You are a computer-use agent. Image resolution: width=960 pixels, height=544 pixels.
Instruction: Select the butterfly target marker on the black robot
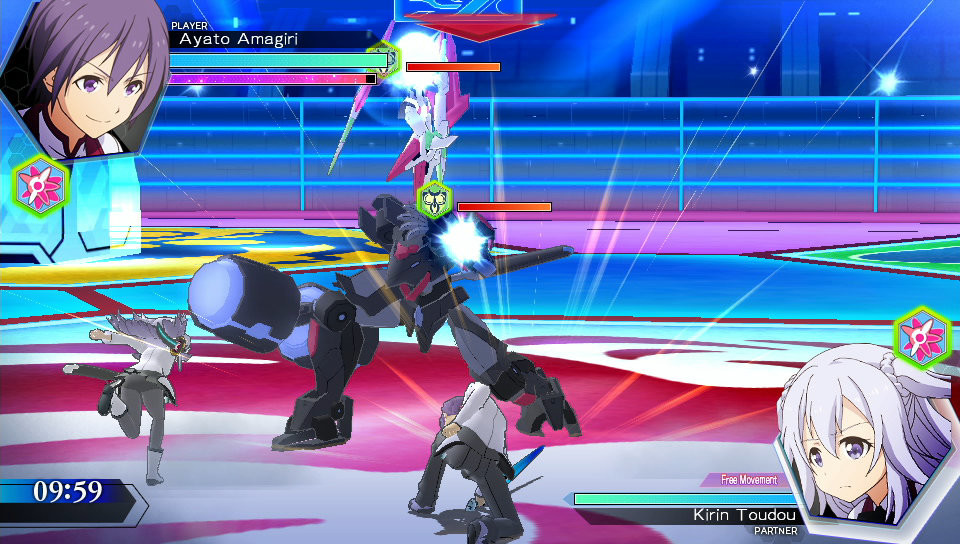pos(434,200)
